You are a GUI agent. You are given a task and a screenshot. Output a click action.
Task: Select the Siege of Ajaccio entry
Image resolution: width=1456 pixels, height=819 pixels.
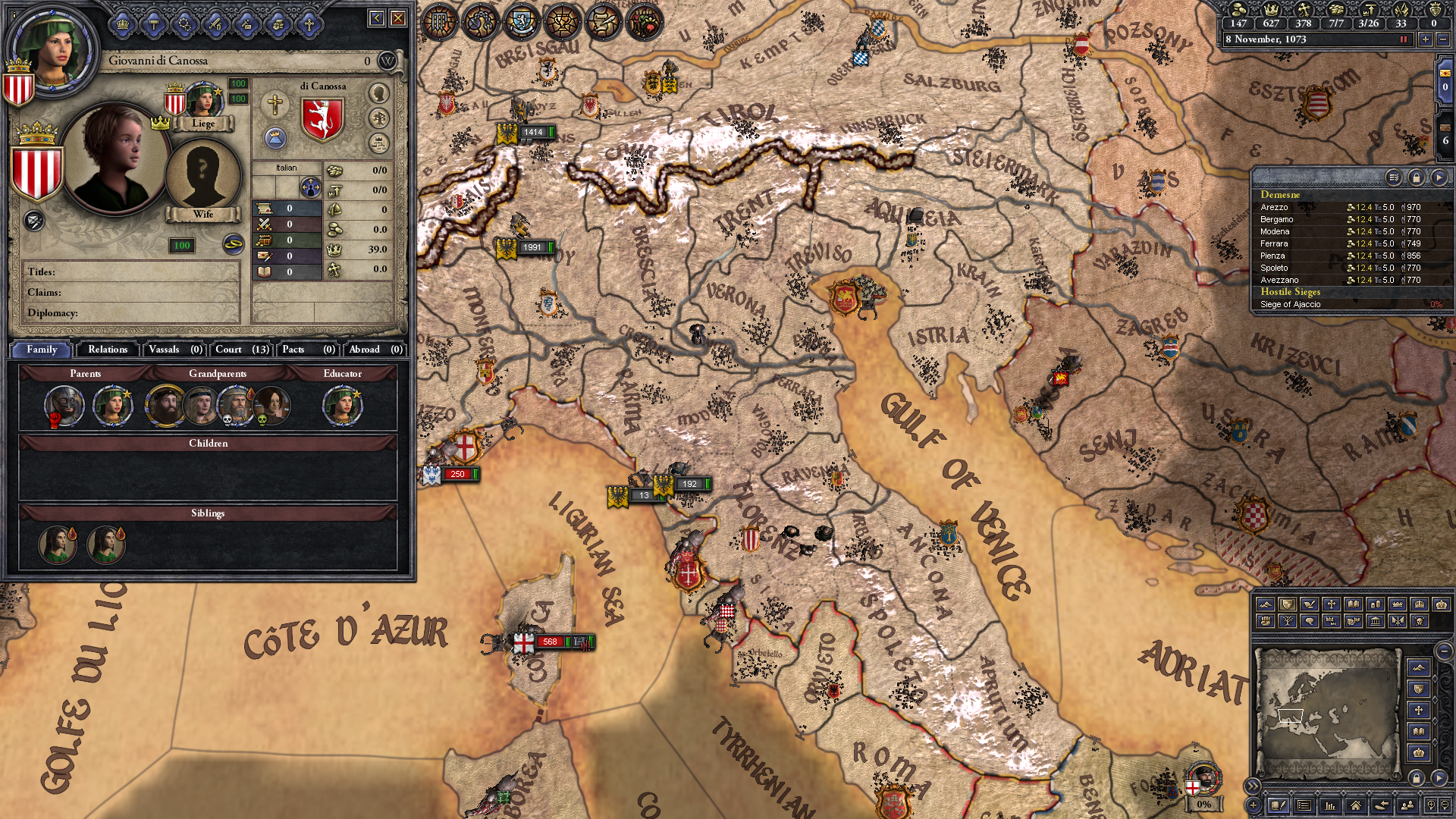point(1289,303)
